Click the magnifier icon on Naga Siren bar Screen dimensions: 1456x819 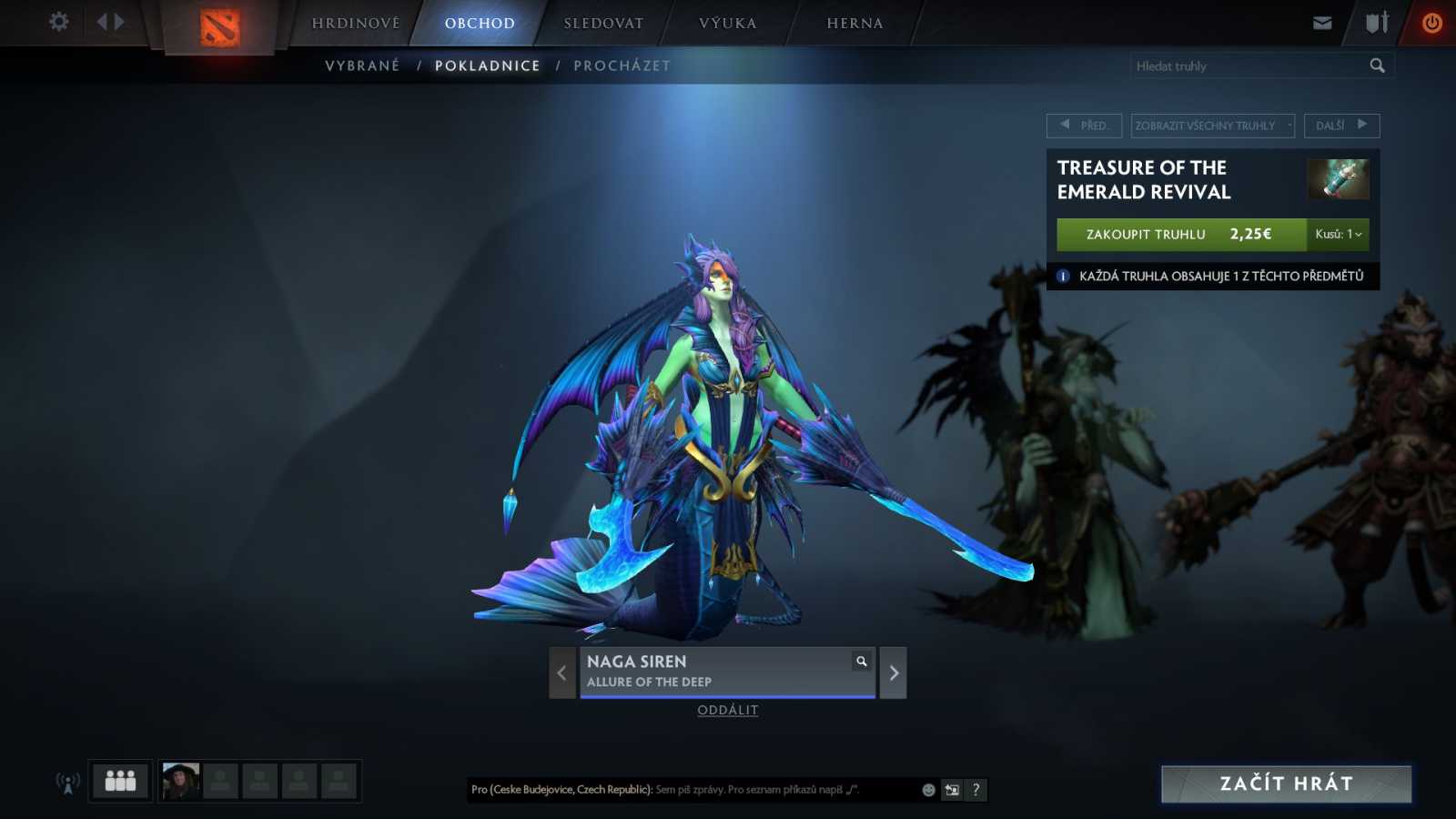tap(859, 662)
